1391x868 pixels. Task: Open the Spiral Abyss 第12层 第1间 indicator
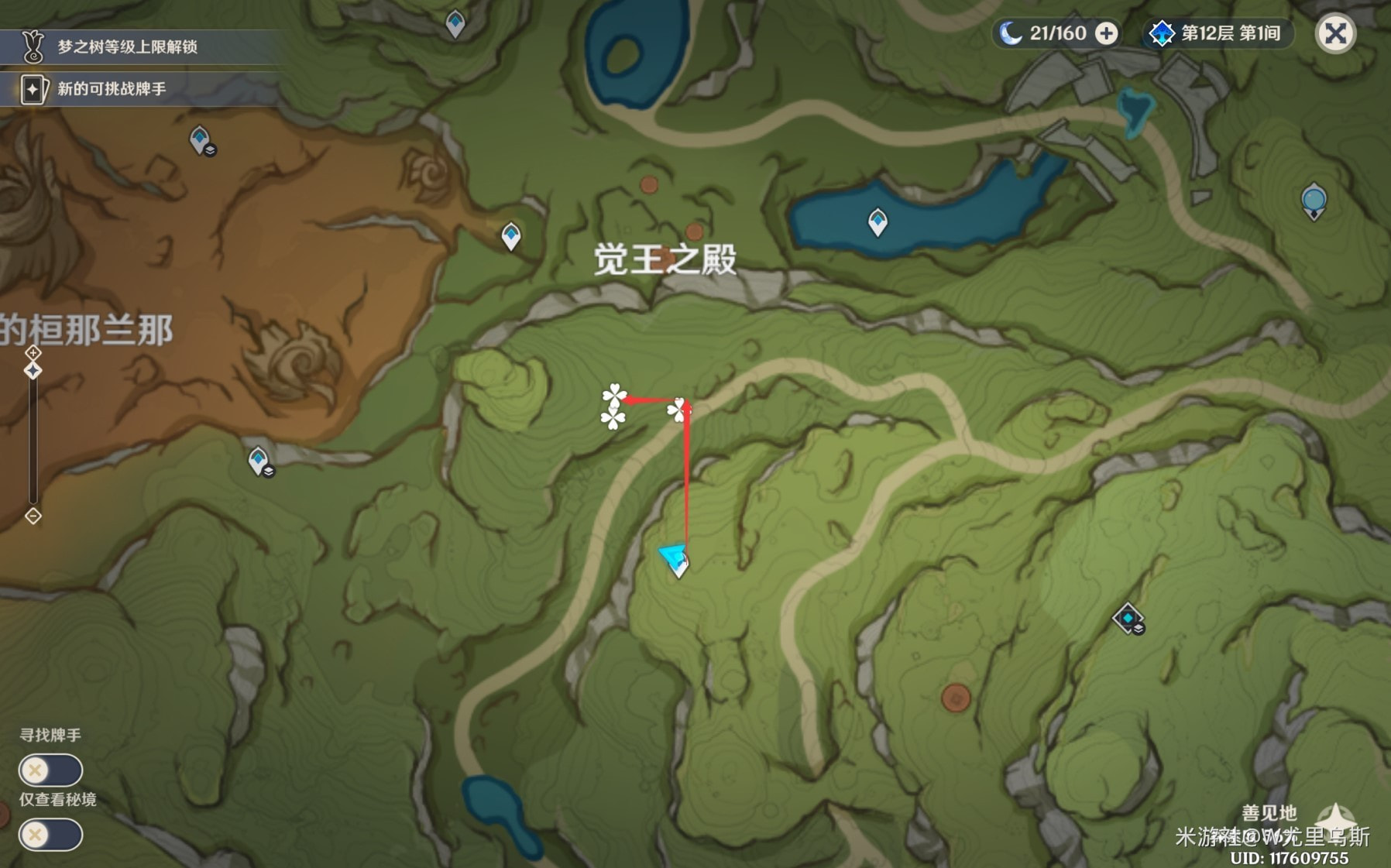tap(1216, 34)
